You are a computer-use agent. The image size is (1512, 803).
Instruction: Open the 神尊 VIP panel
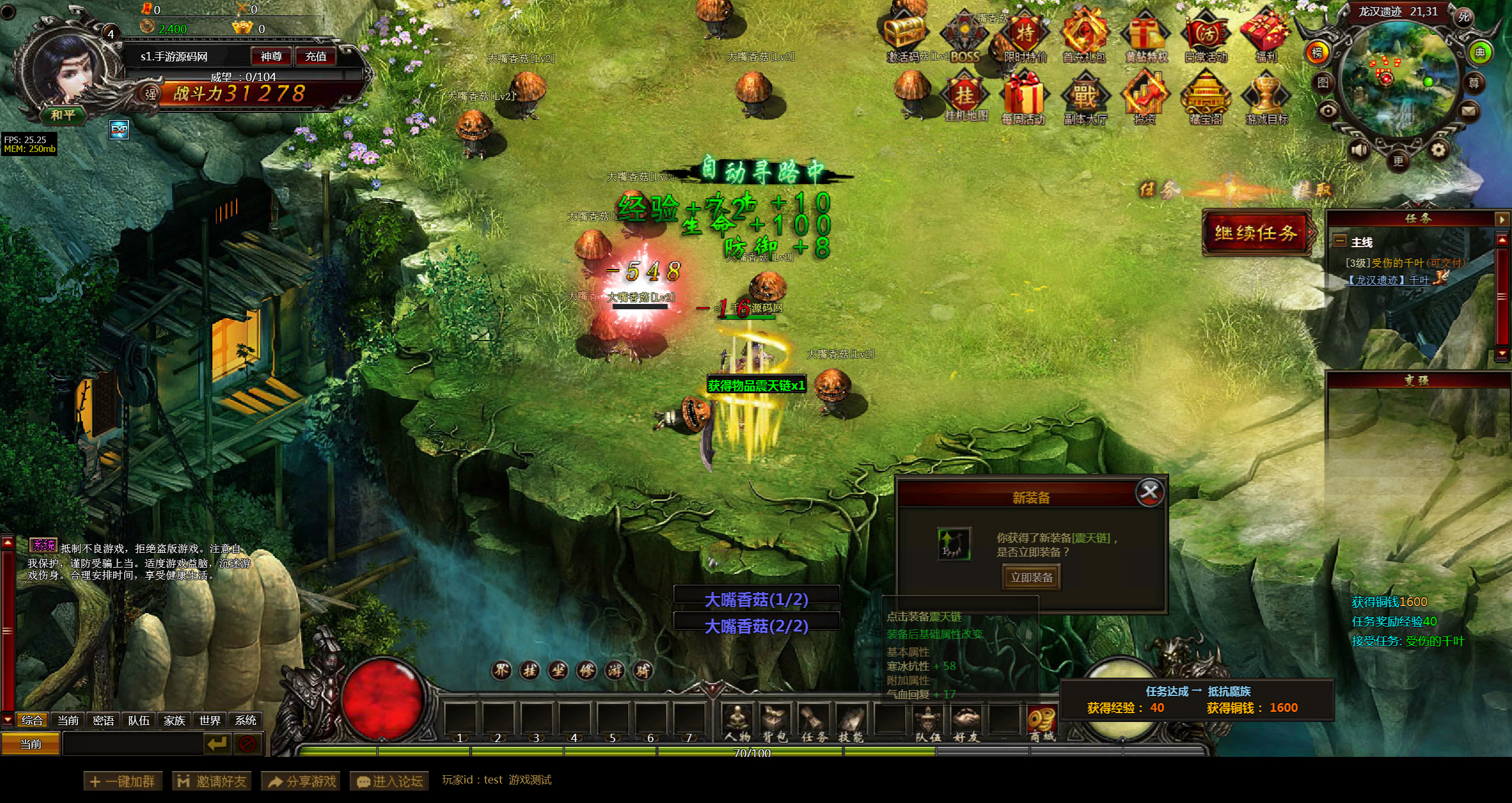click(x=271, y=56)
